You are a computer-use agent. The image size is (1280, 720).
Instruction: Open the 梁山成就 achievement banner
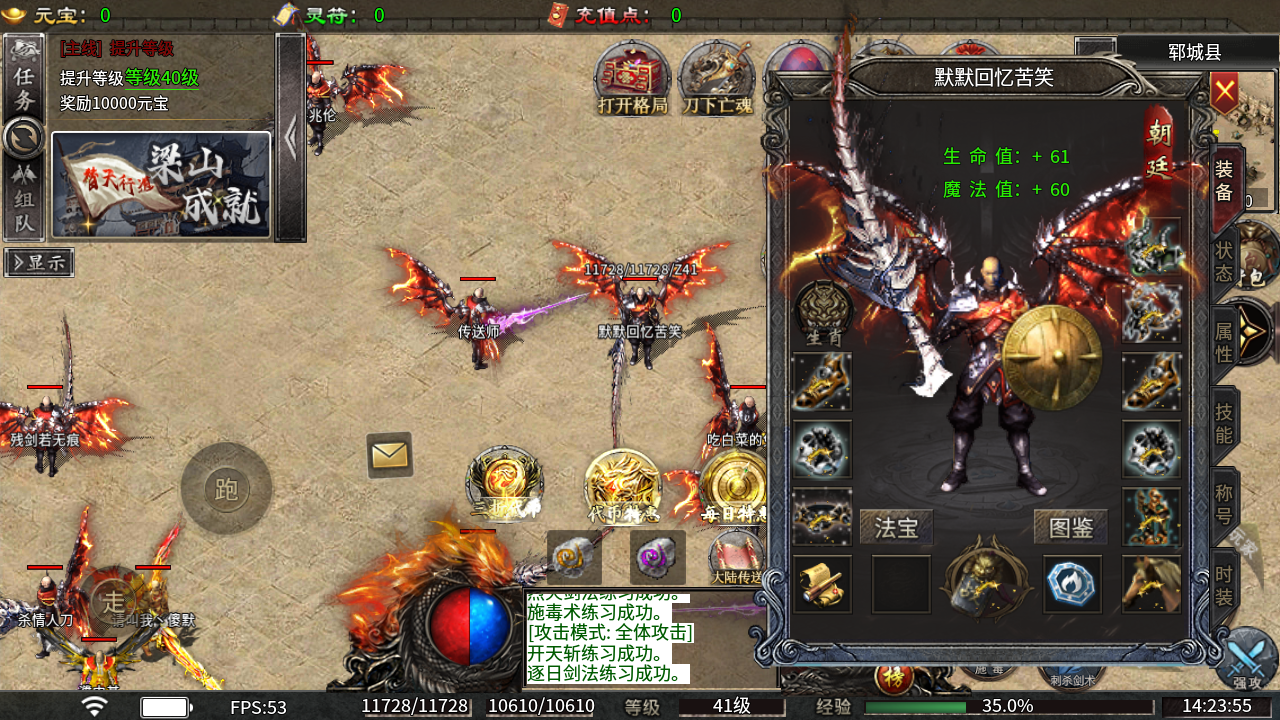pos(161,185)
